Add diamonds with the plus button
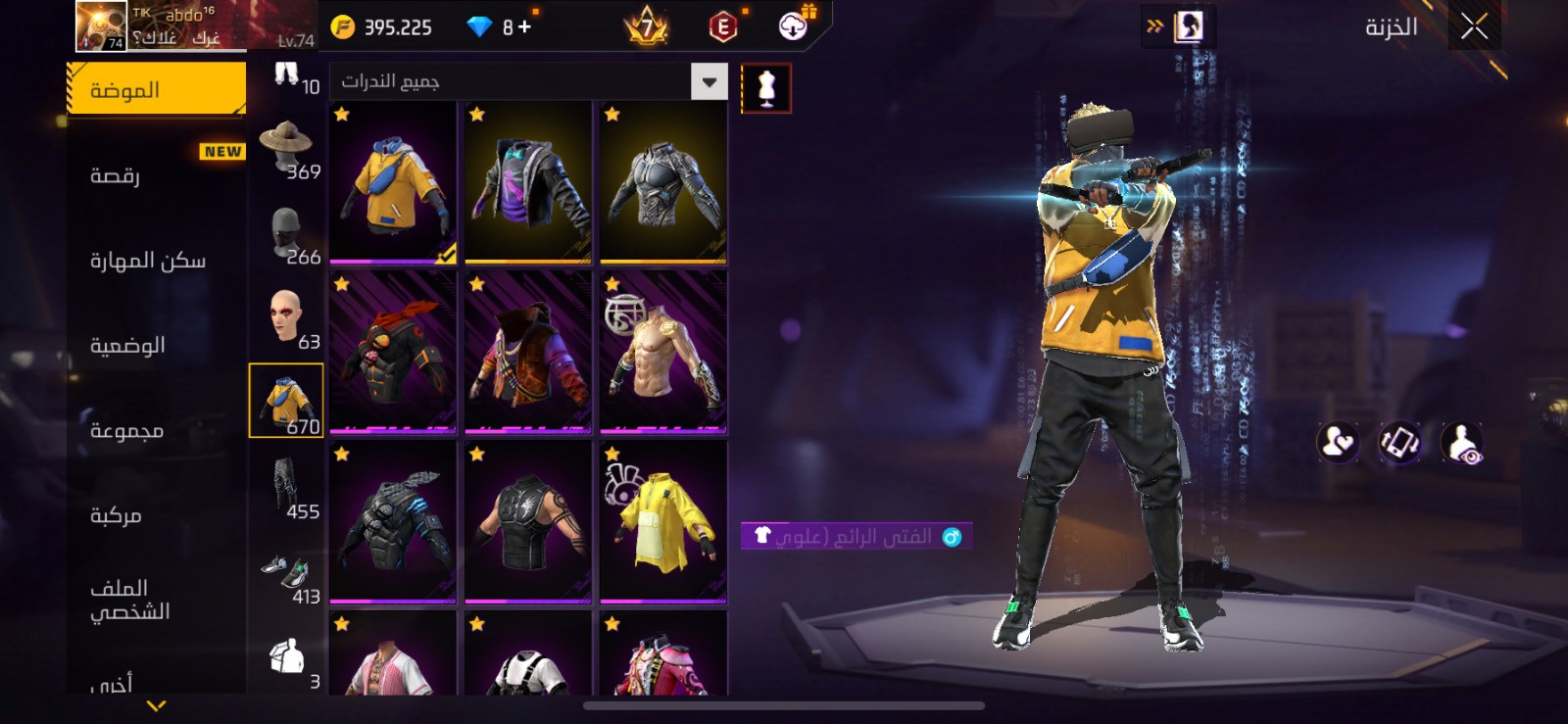The image size is (1568, 724). click(x=525, y=27)
